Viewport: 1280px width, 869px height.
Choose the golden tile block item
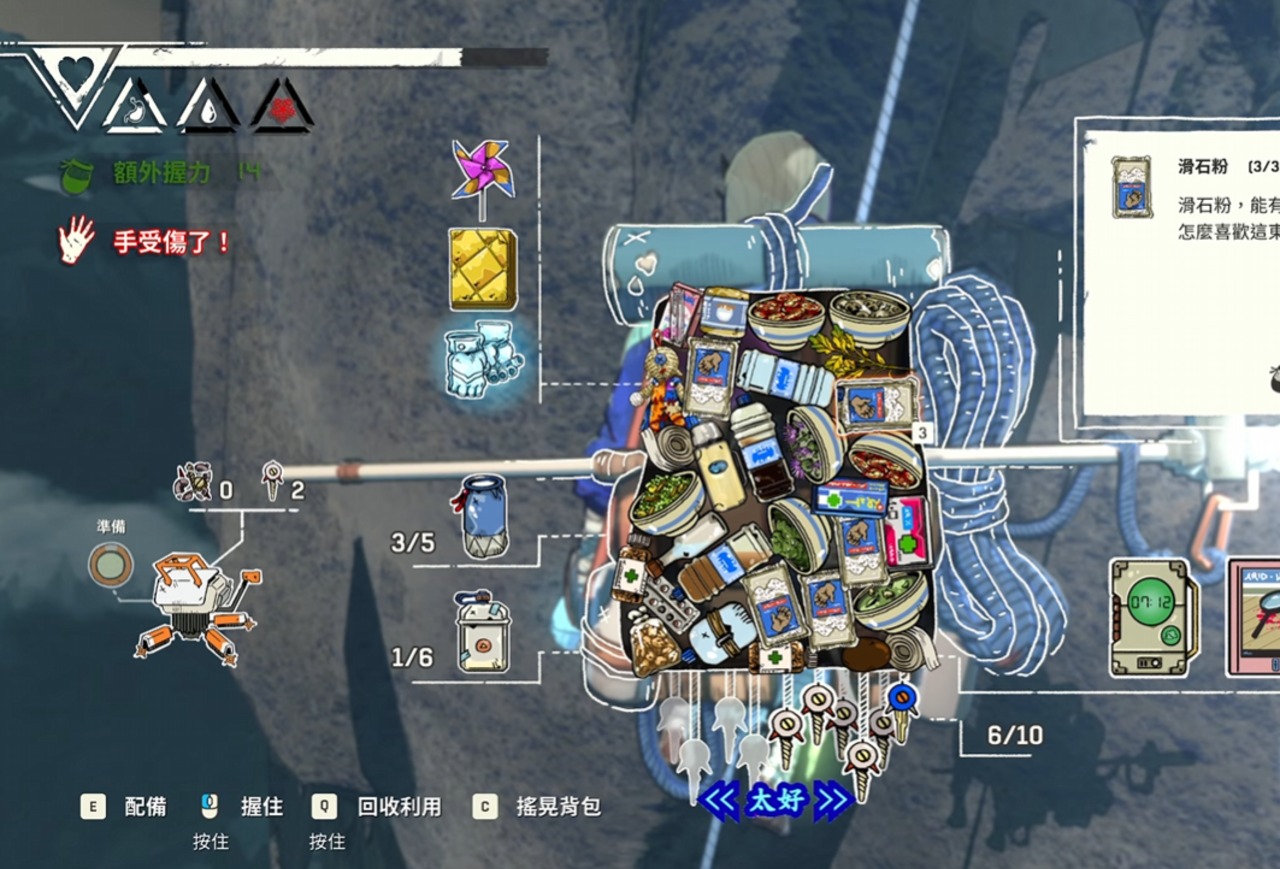coord(482,268)
